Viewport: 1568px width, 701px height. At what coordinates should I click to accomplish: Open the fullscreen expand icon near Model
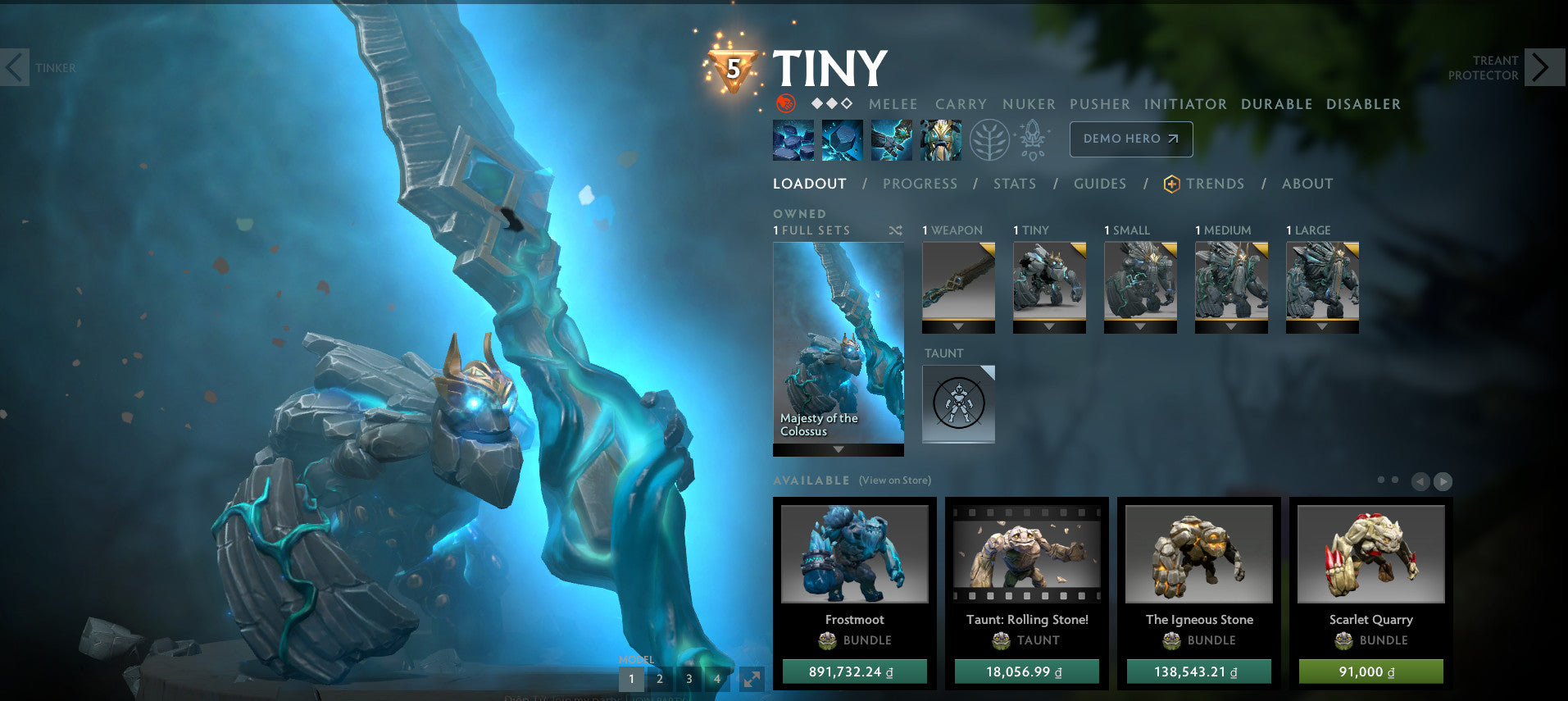[x=750, y=679]
